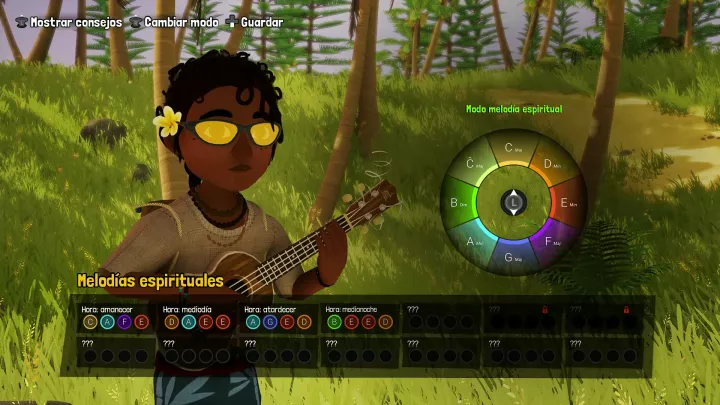Select the 'Hora: medianoche' melody entry

(360, 317)
